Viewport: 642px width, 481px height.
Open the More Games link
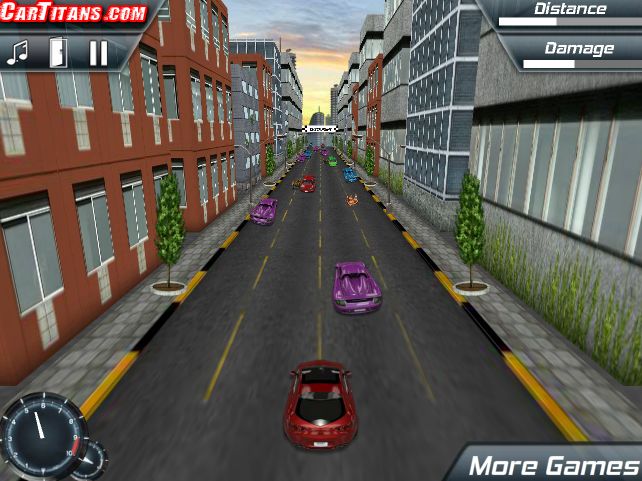pos(553,465)
